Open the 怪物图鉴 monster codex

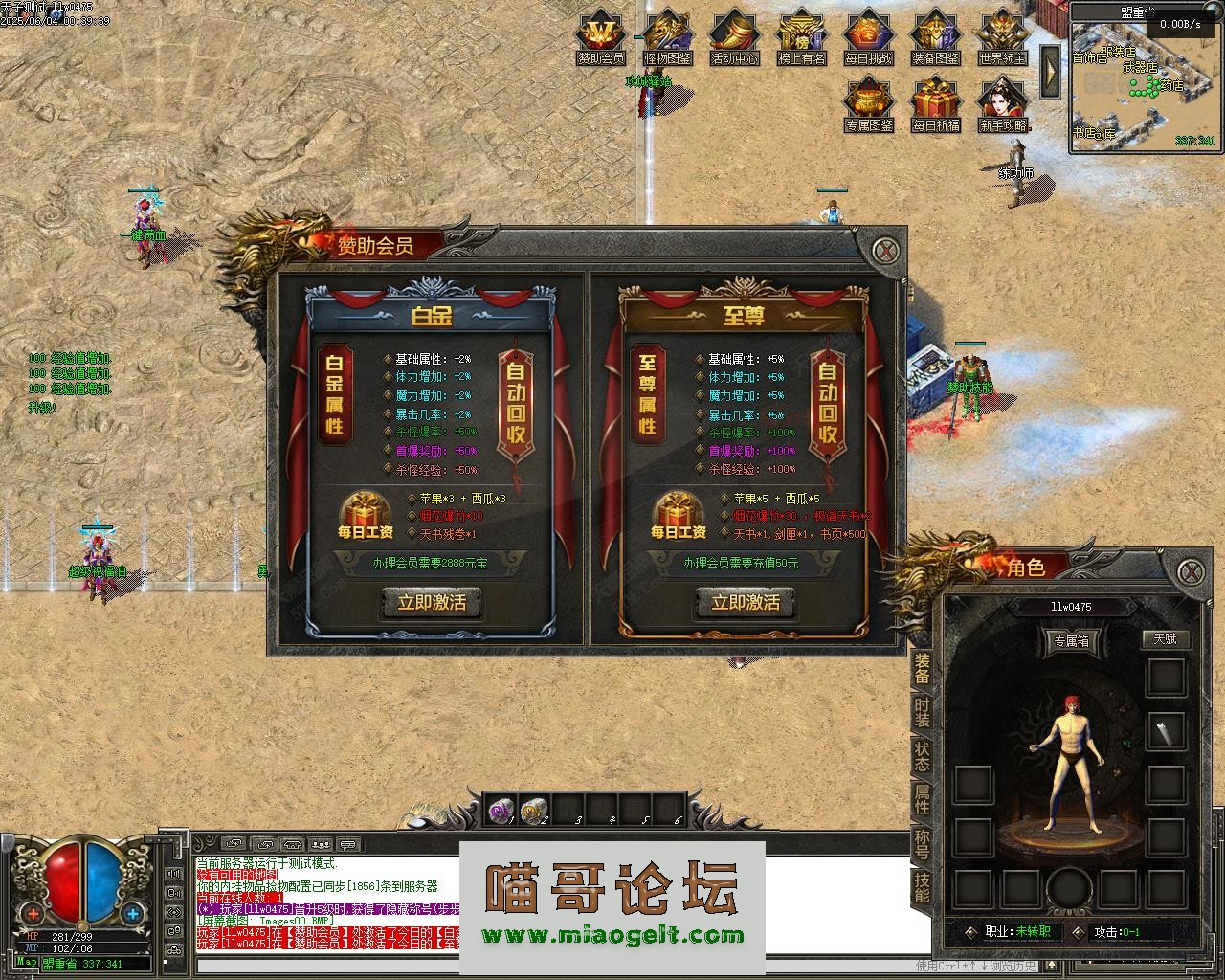tap(667, 39)
